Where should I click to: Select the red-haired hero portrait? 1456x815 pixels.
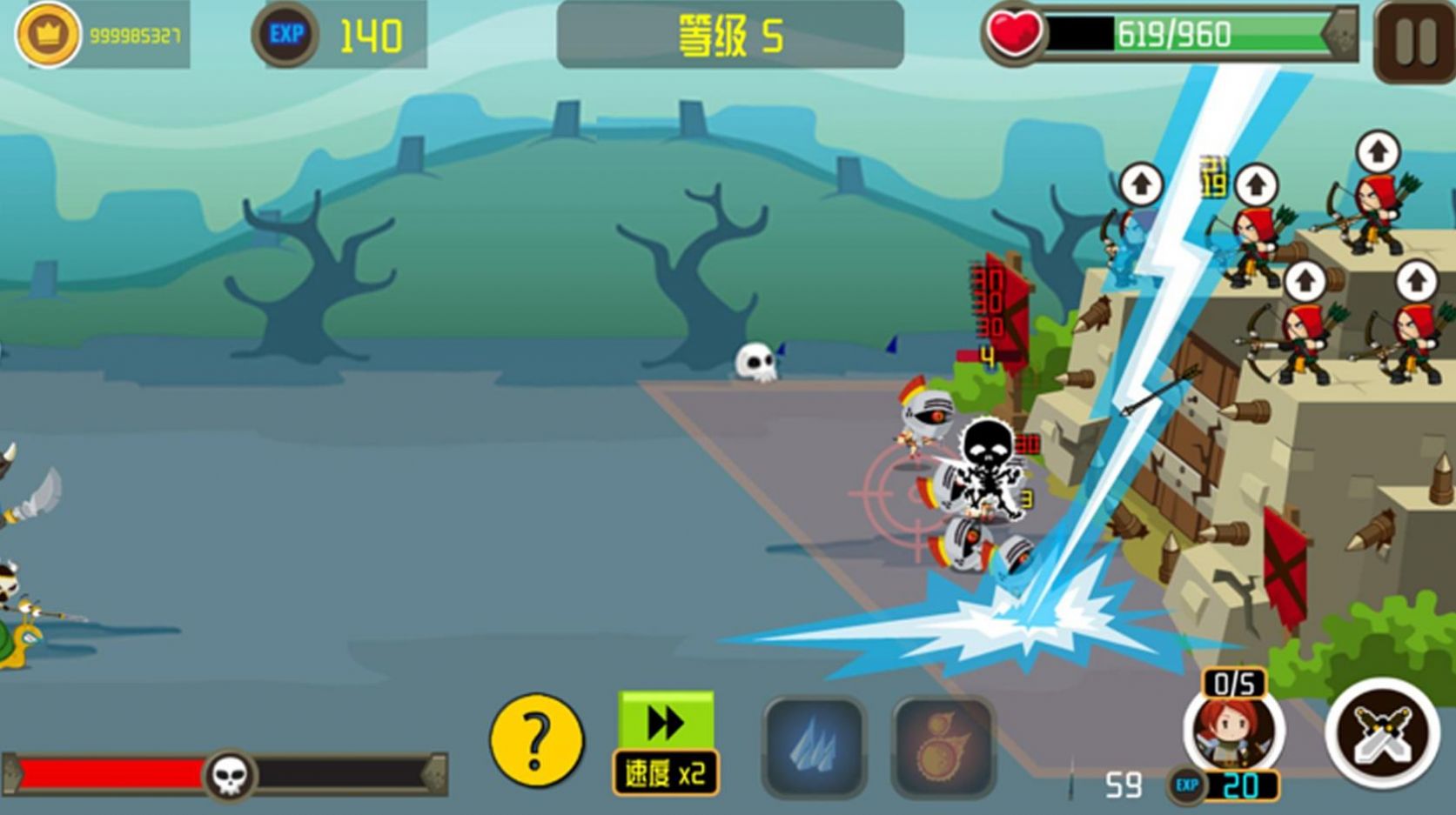point(1233,731)
